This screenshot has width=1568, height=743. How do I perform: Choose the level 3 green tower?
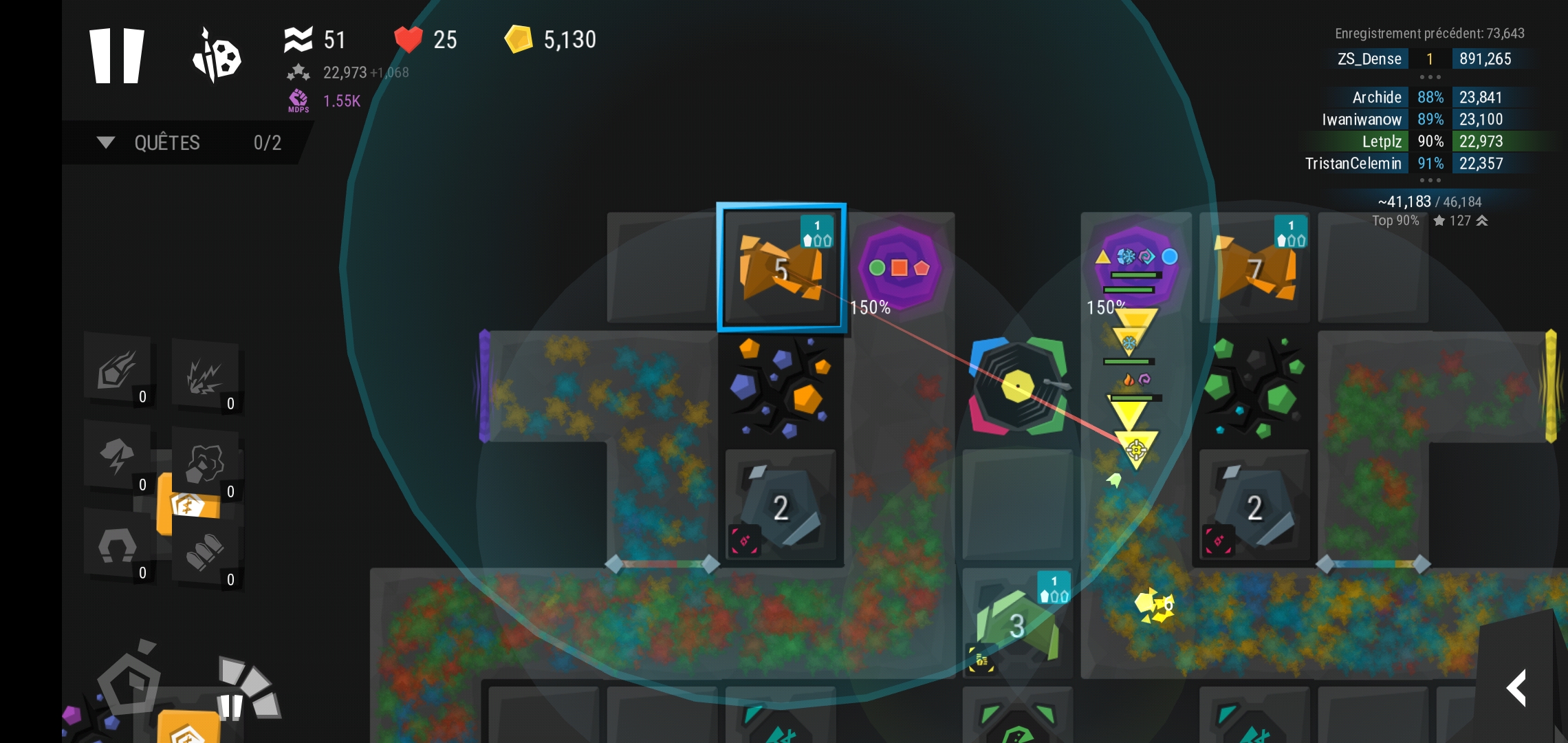click(x=1017, y=623)
